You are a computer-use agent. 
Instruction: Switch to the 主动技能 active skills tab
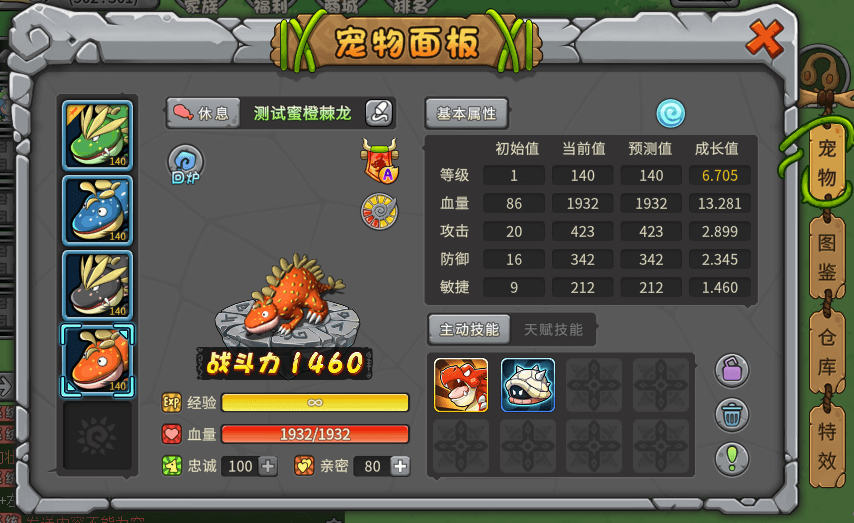point(469,328)
